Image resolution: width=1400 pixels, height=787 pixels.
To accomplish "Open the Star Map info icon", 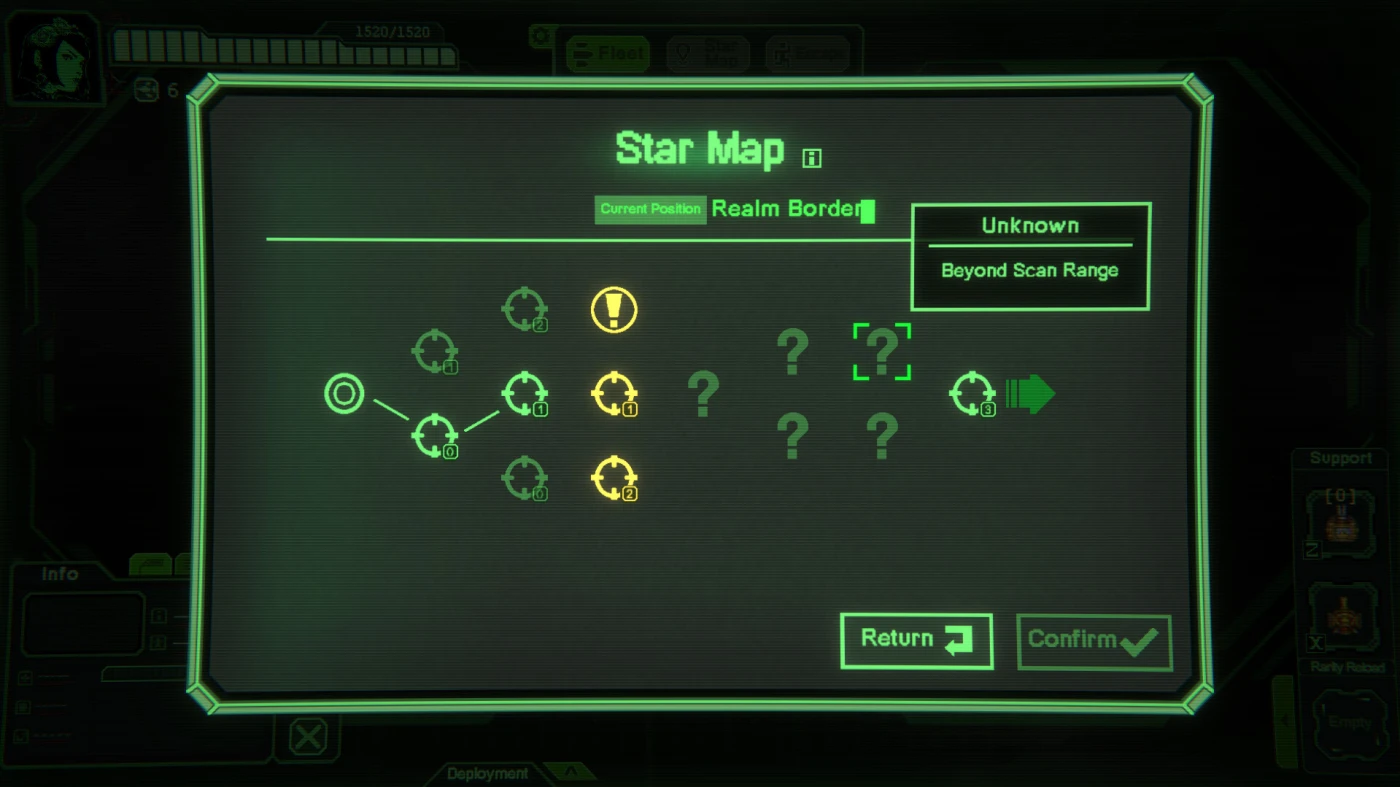I will [812, 157].
